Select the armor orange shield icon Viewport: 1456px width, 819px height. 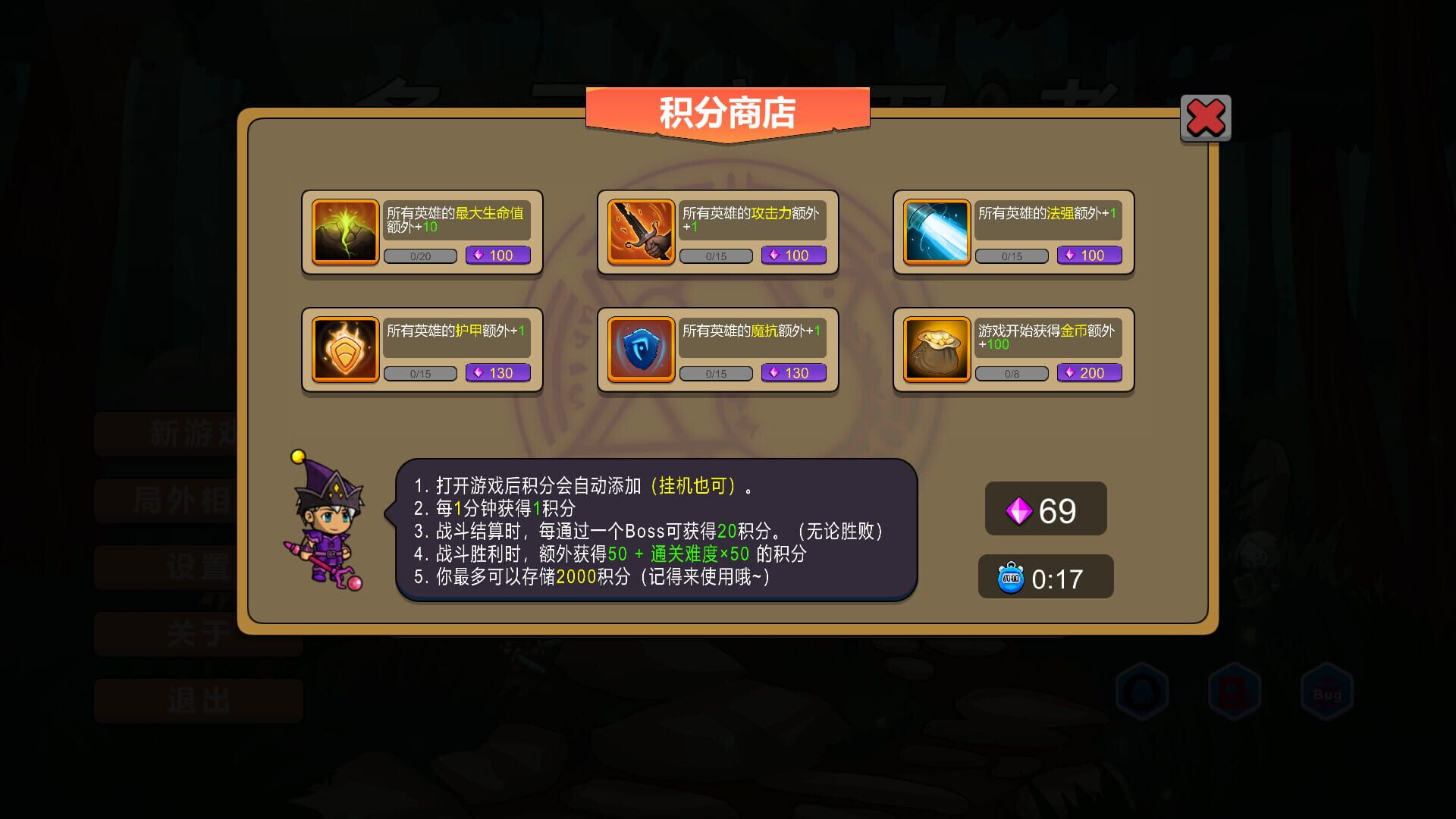coord(343,349)
